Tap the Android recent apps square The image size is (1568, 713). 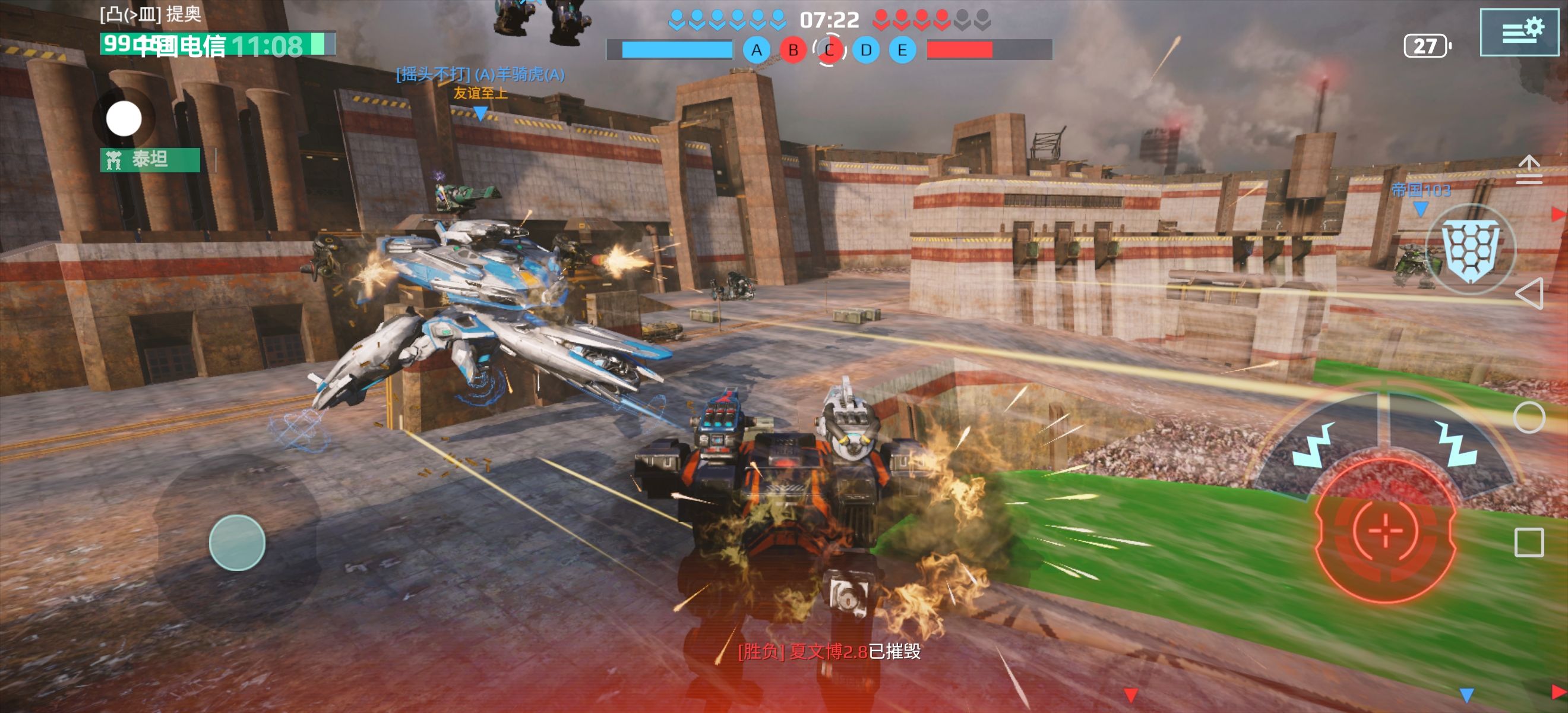[x=1529, y=542]
